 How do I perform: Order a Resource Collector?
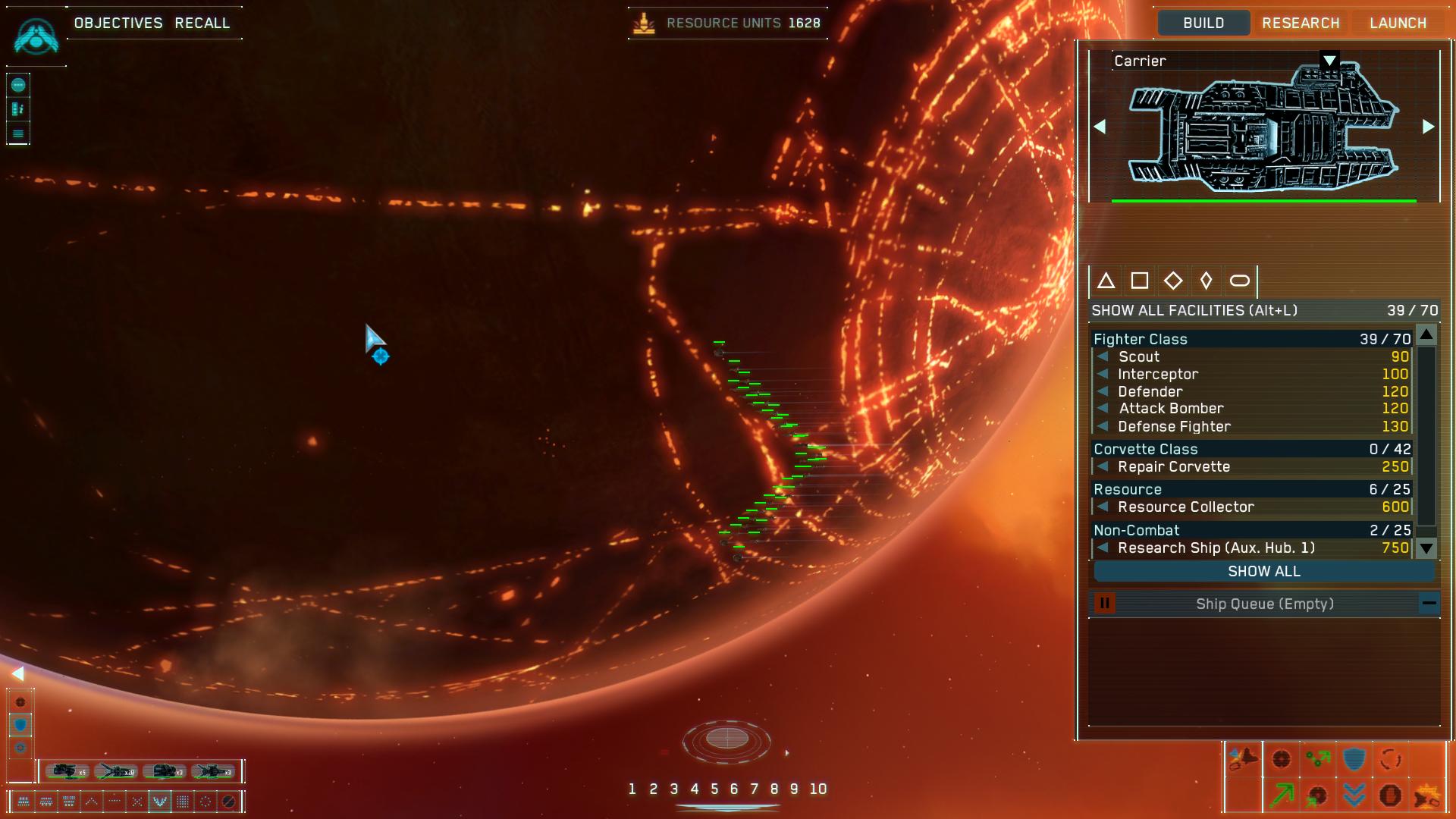pos(1186,507)
